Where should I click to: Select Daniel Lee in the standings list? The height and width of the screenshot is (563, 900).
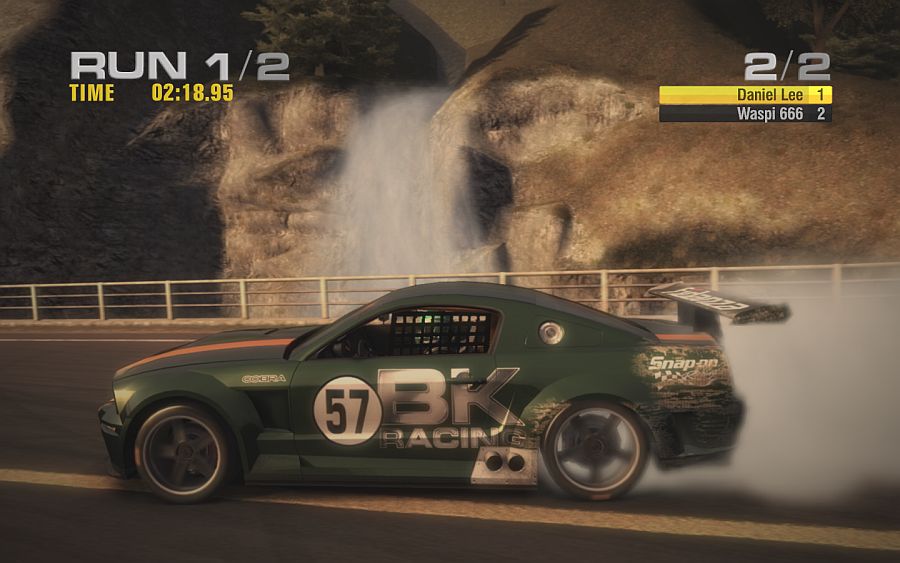point(745,94)
